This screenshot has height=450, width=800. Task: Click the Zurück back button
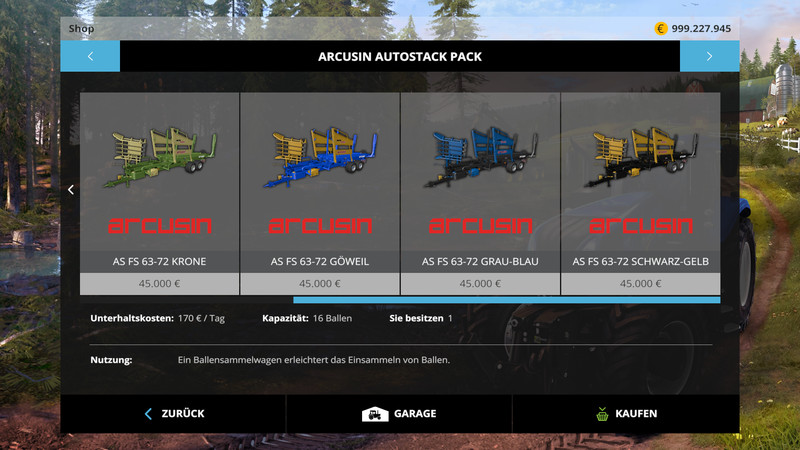[174, 413]
